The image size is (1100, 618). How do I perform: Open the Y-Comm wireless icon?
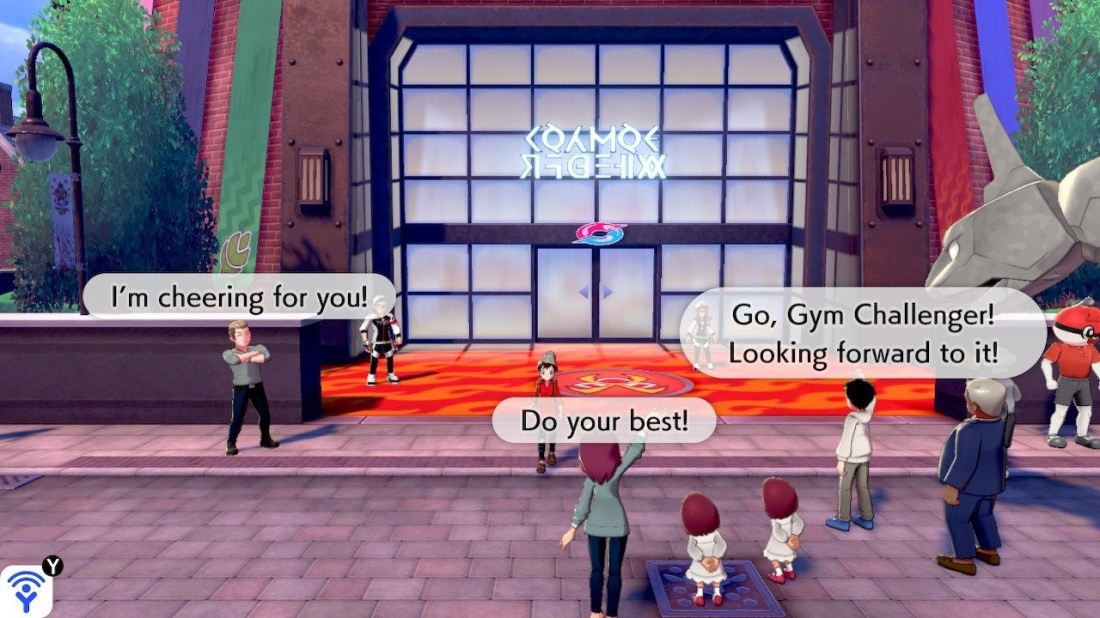pyautogui.click(x=26, y=590)
